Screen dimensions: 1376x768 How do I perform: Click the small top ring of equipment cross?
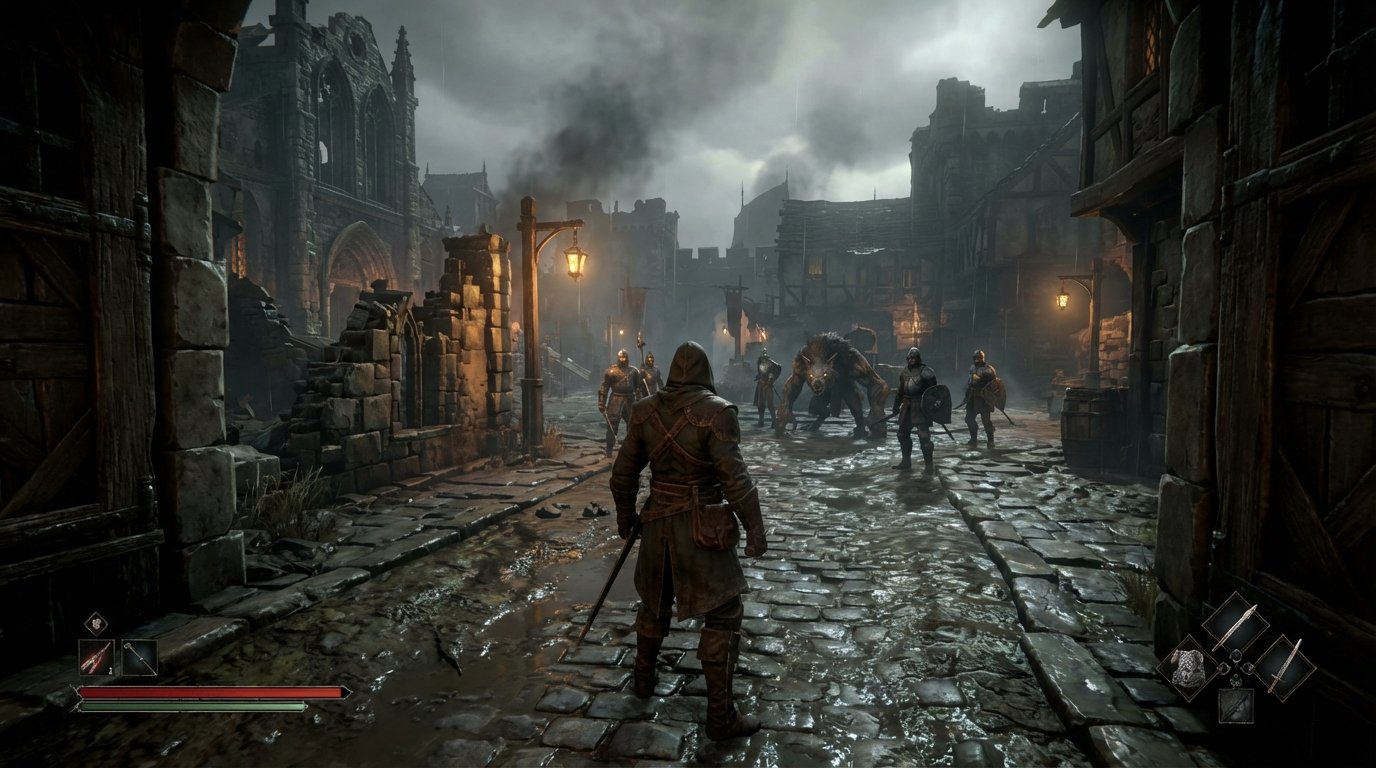pyautogui.click(x=1236, y=657)
